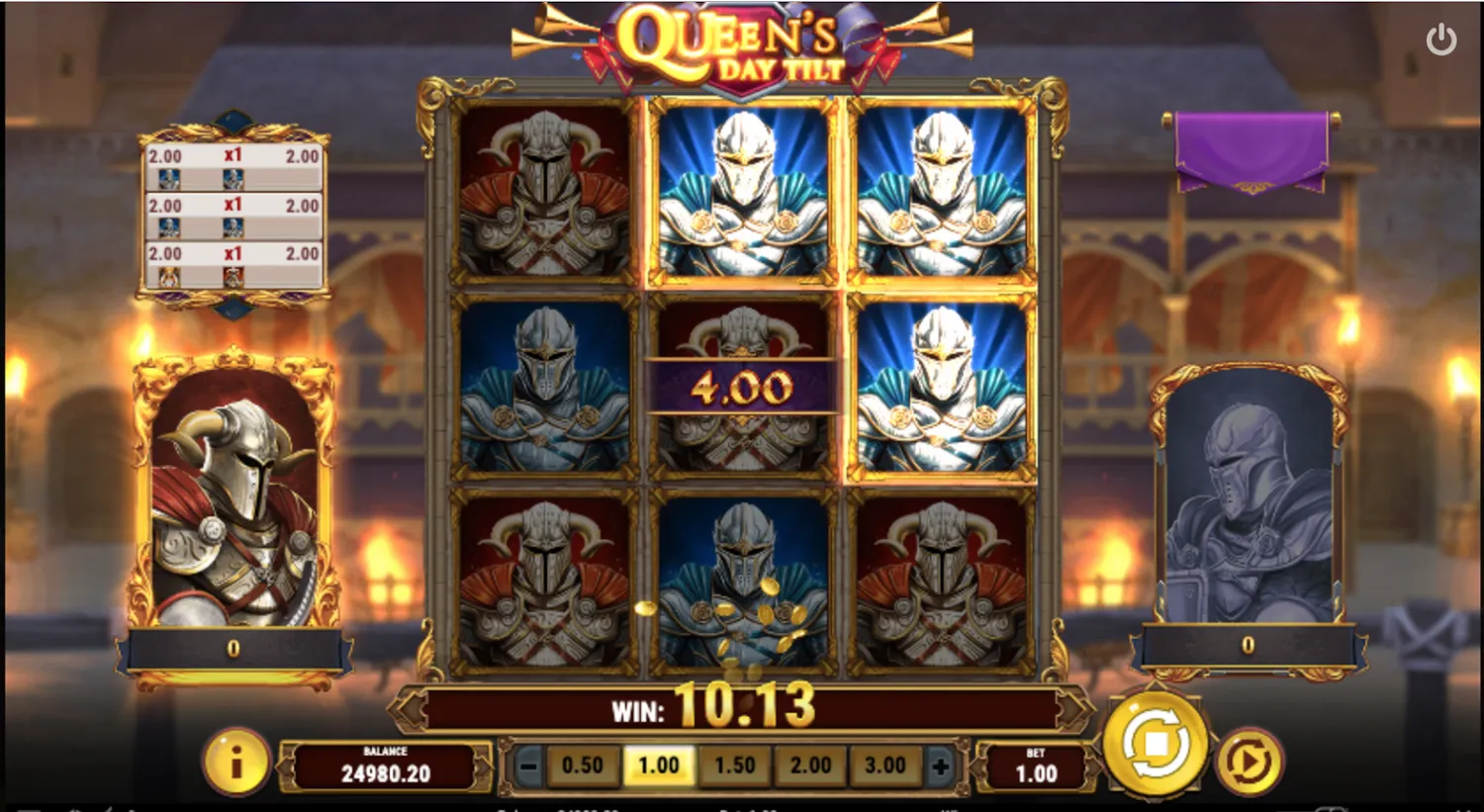The width and height of the screenshot is (1484, 812).
Task: Select the 2.00 bet option
Action: point(810,764)
